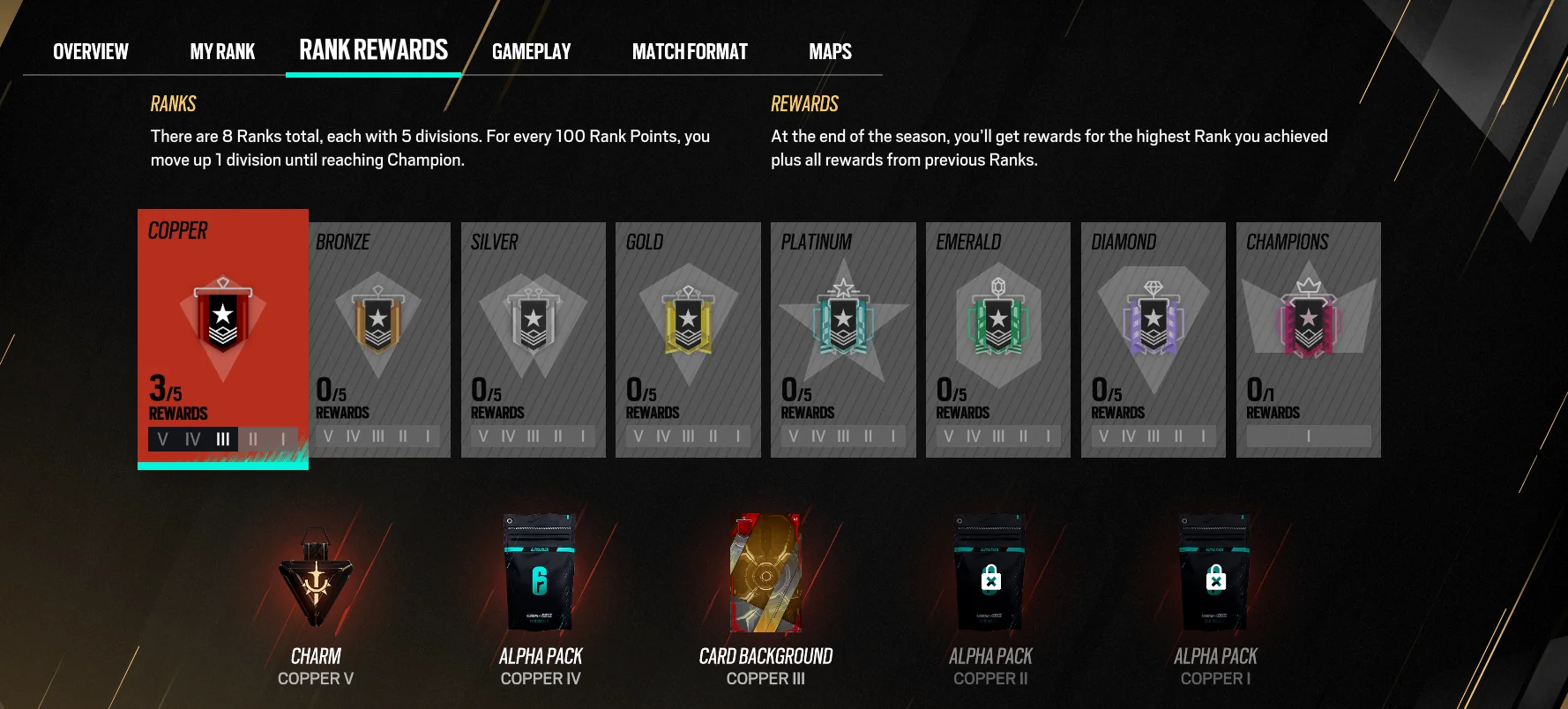
Task: Select the Champions rank card
Action: [x=1308, y=340]
